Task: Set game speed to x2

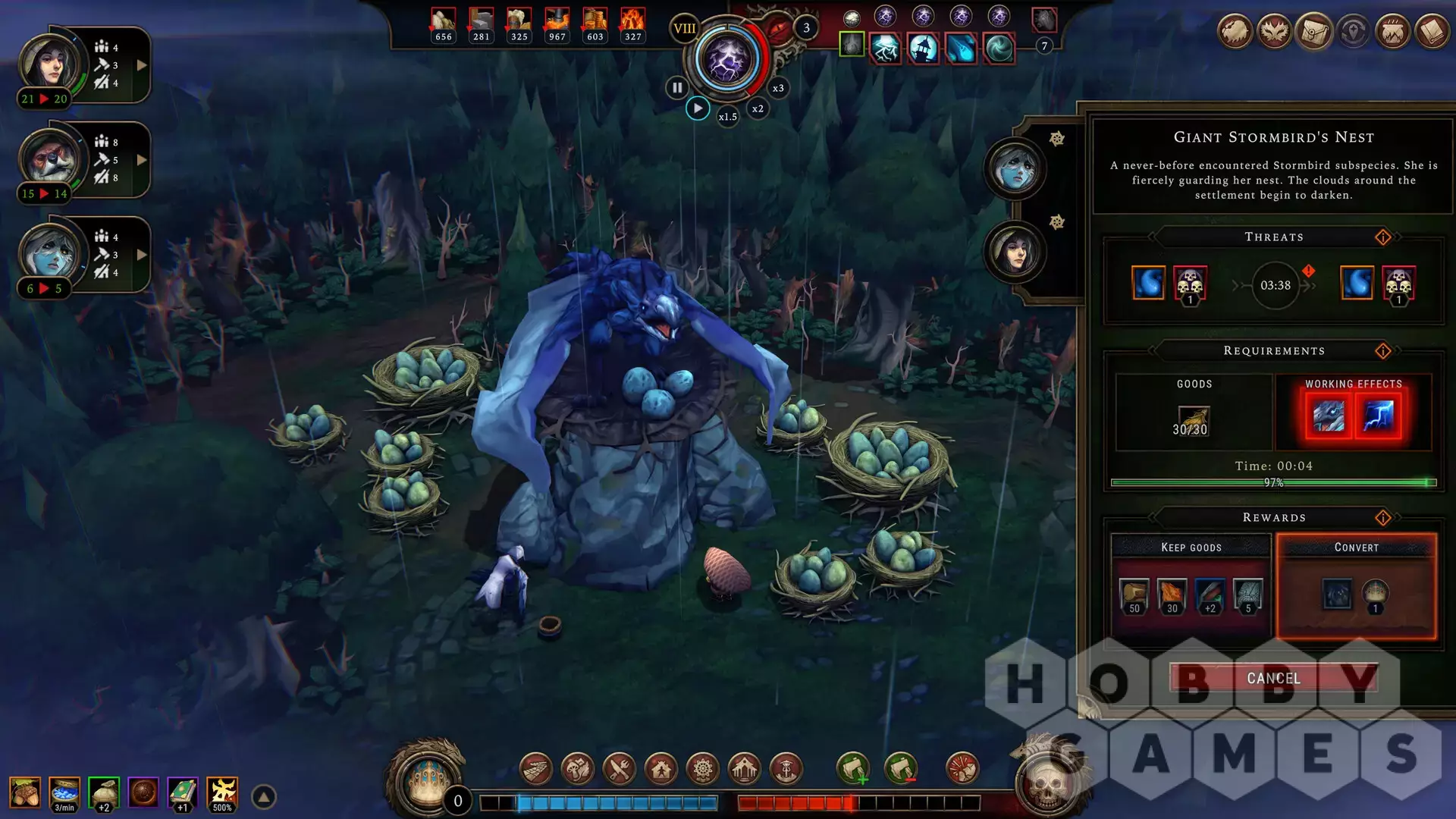Action: coord(758,108)
